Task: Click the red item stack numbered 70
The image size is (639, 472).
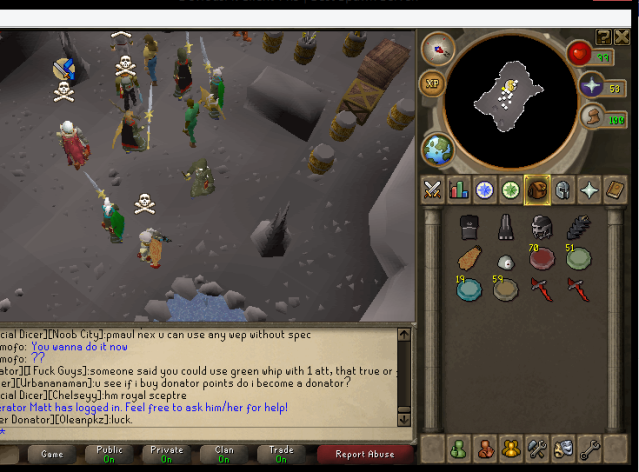Action: tap(543, 258)
